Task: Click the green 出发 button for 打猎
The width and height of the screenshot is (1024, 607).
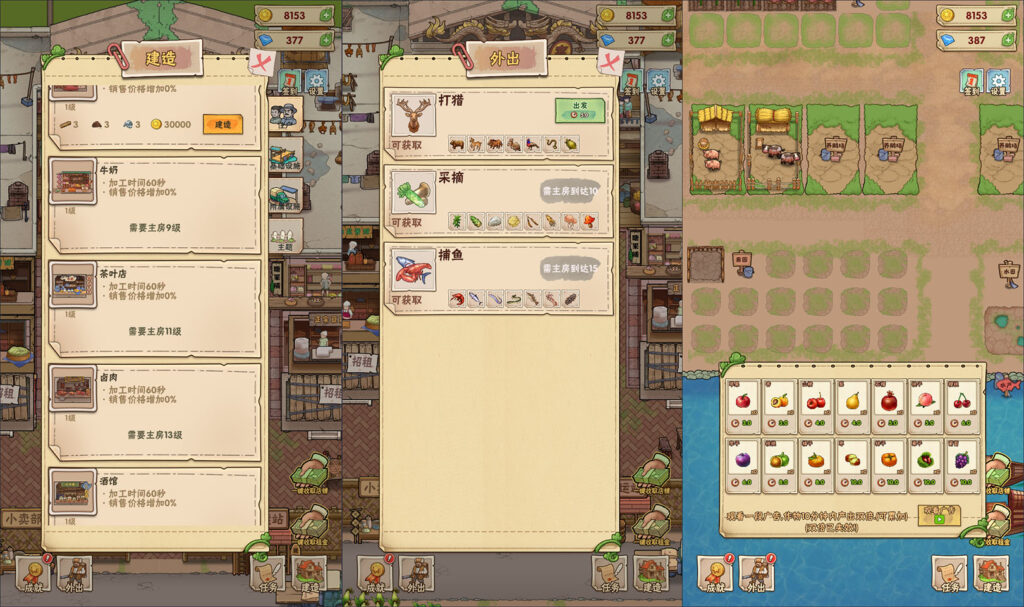Action: click(x=580, y=110)
